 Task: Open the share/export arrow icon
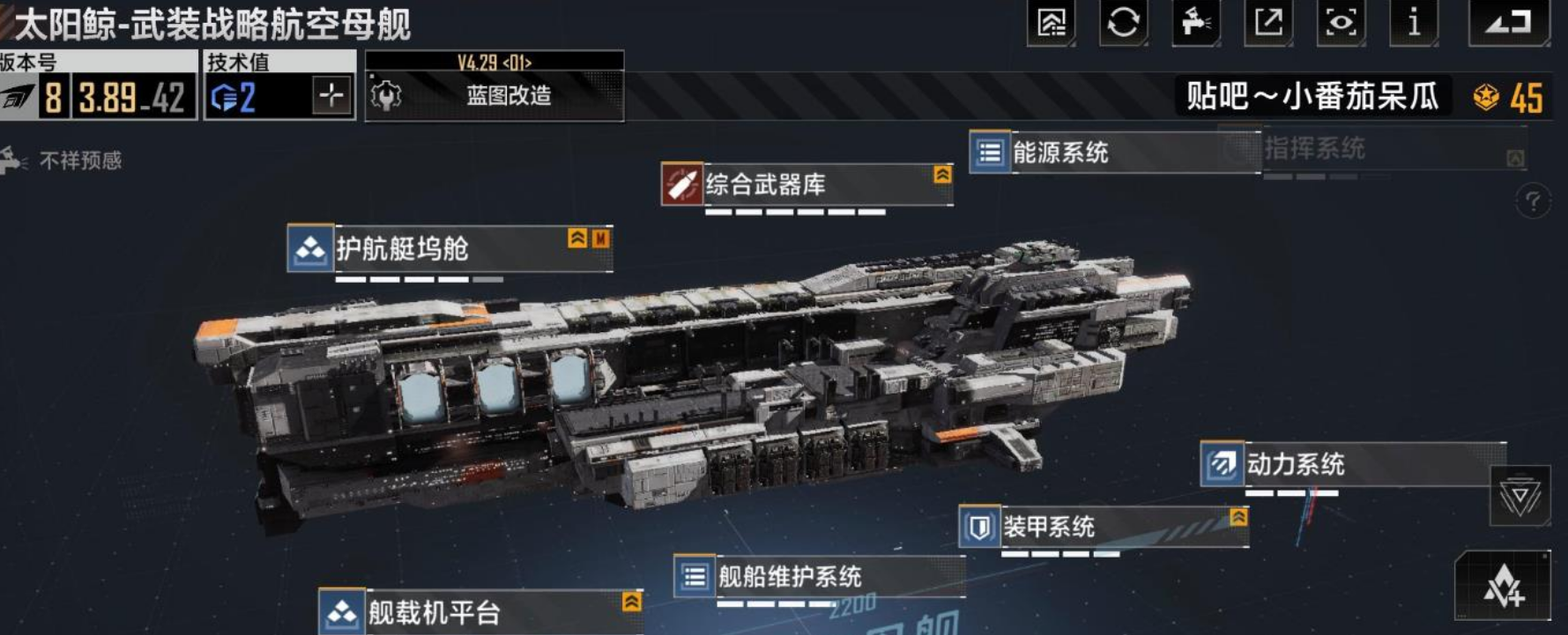coord(1267,22)
